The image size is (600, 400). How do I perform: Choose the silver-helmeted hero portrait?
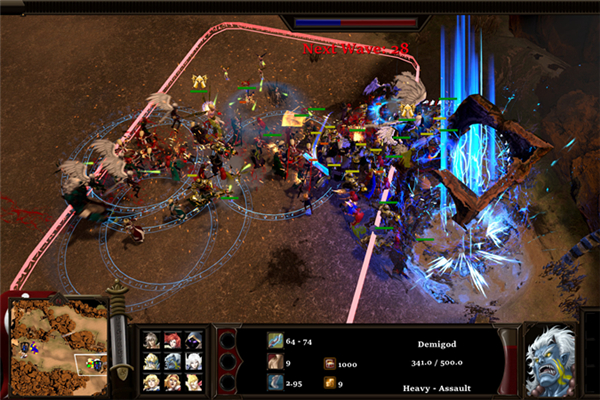point(151,361)
